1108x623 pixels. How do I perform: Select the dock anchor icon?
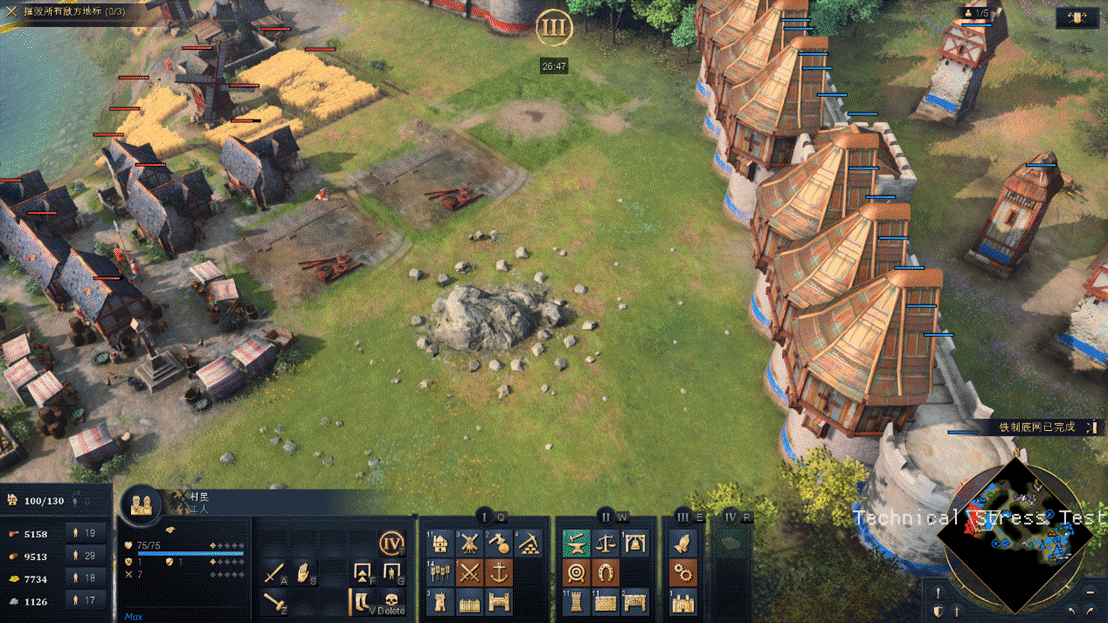pyautogui.click(x=499, y=574)
